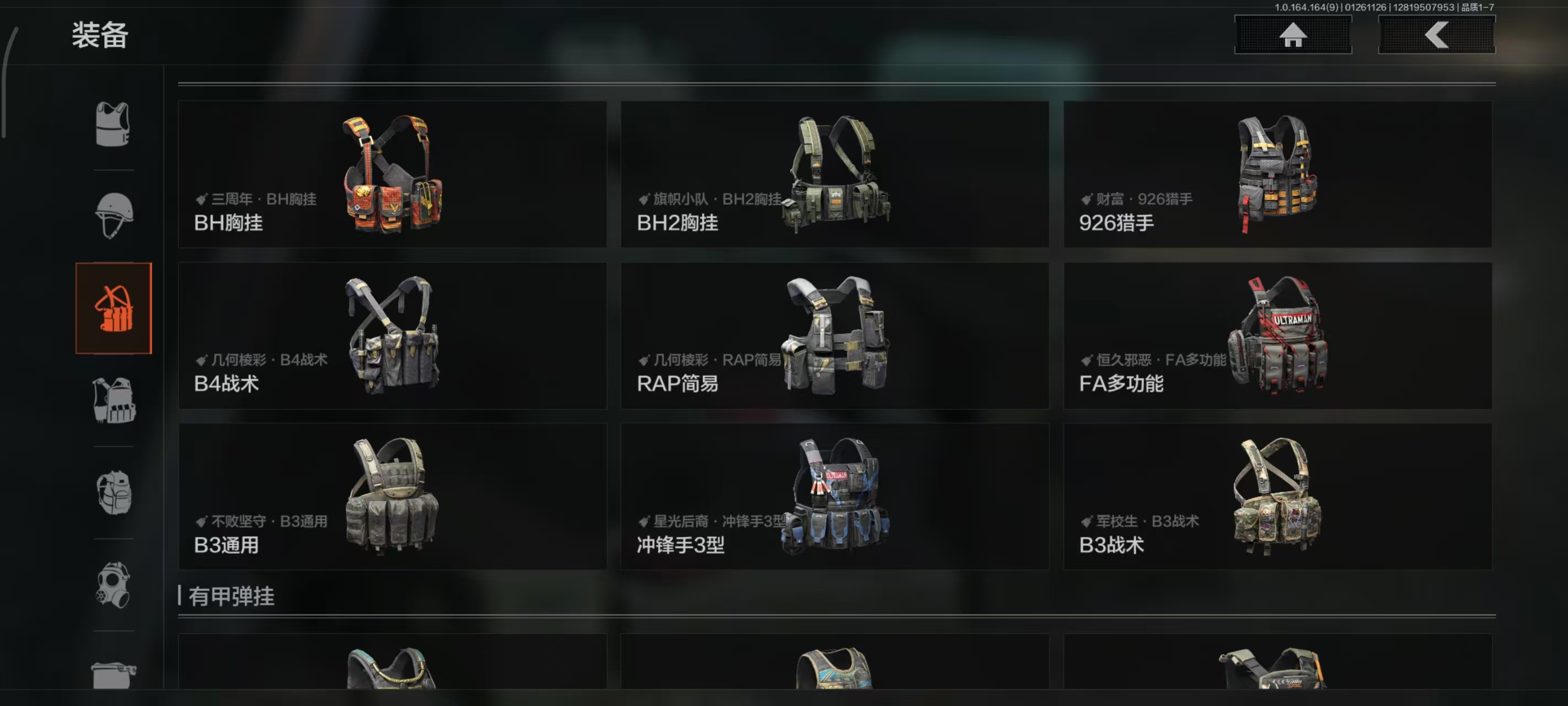The image size is (1568, 706).
Task: Click the 装备 title header
Action: point(100,36)
